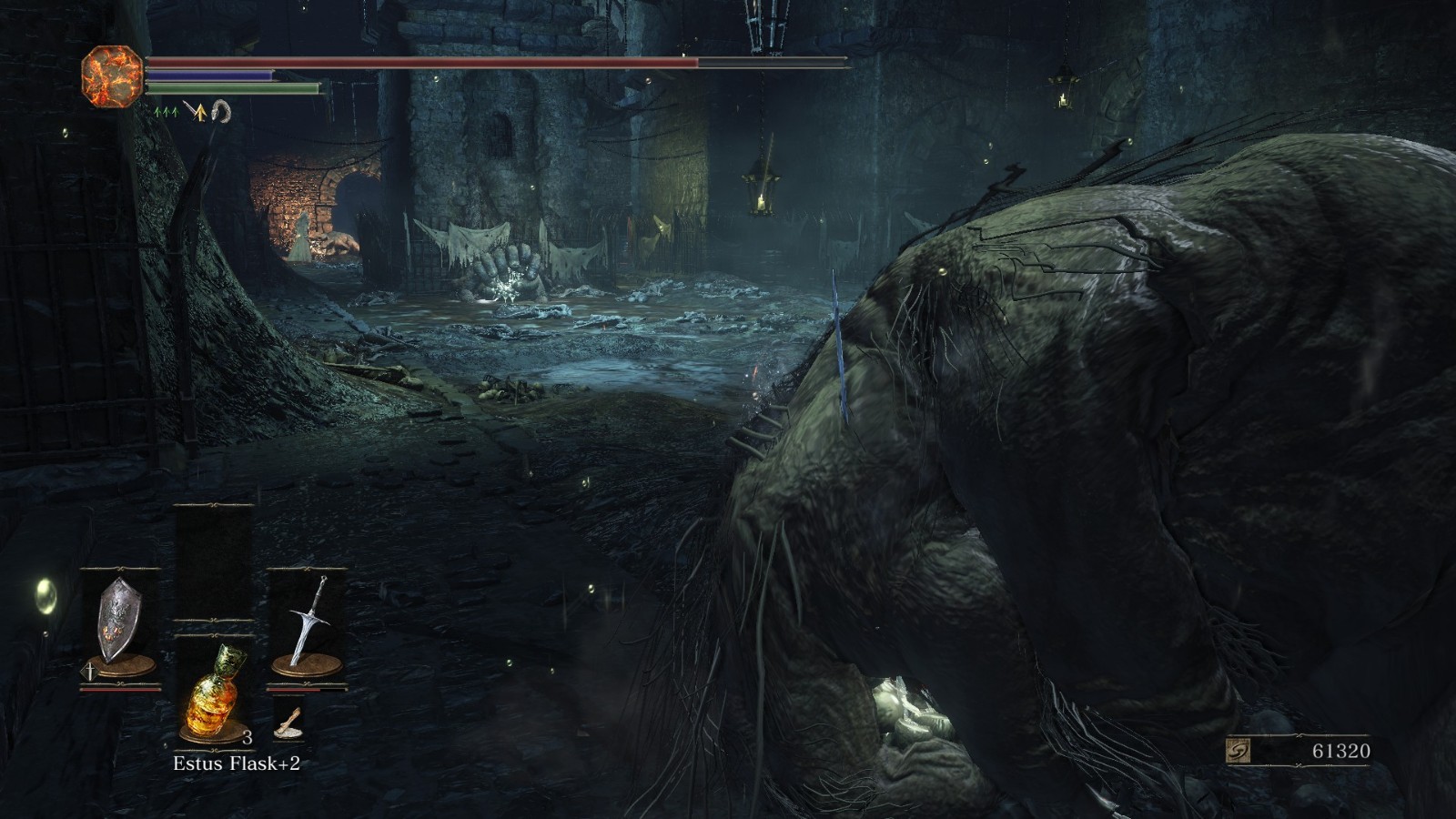Click the weapon art icon beside the shield
This screenshot has height=819, width=1456.
[x=90, y=672]
